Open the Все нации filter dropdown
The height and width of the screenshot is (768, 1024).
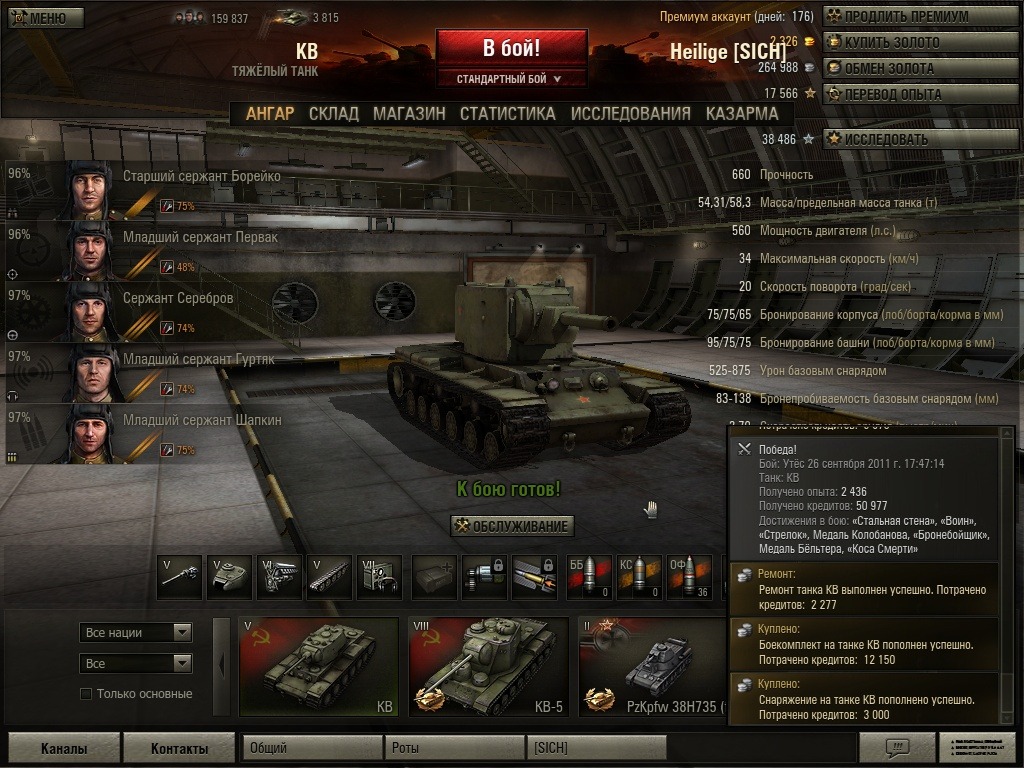[x=136, y=632]
